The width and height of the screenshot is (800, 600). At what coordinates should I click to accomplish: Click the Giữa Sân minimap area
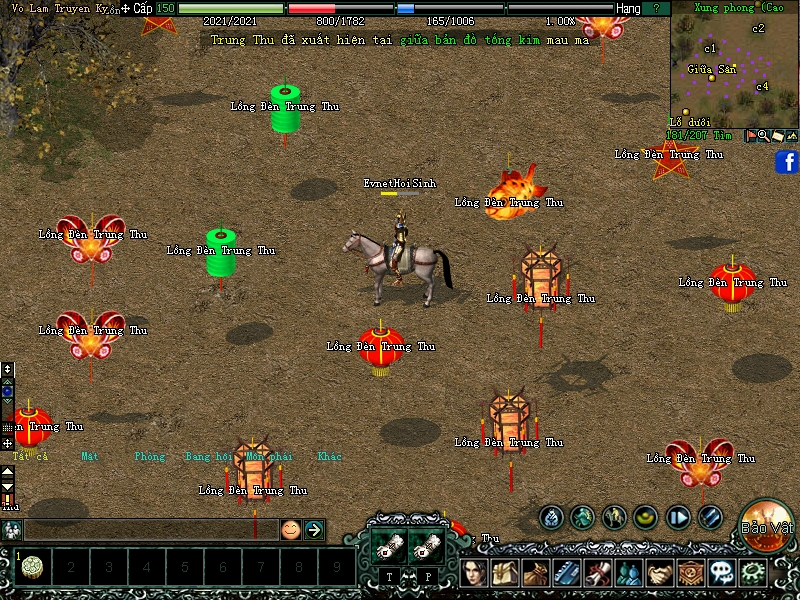click(711, 69)
